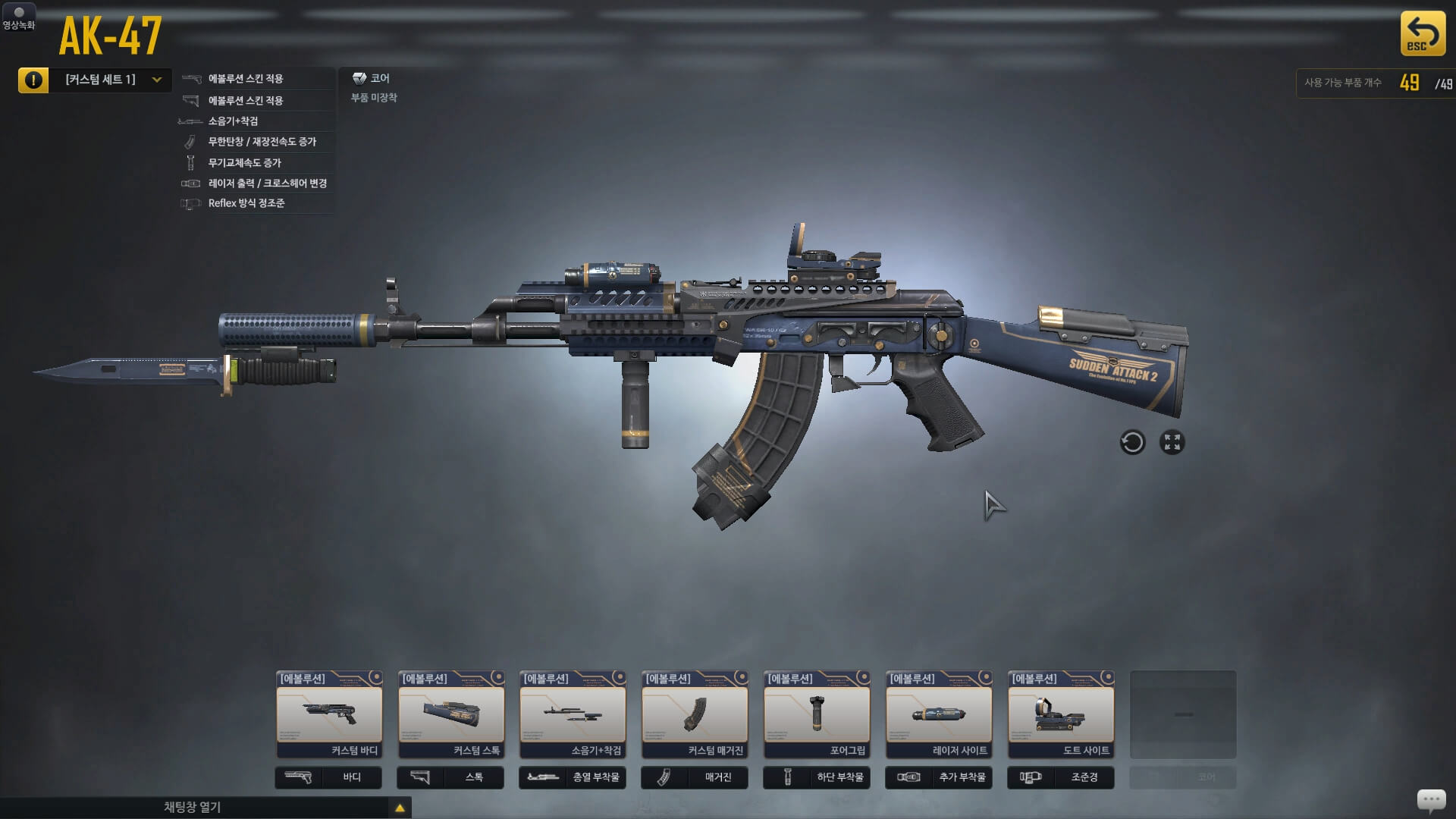Select the 도트 사이트 part card
This screenshot has width=1456, height=819.
[x=1061, y=714]
